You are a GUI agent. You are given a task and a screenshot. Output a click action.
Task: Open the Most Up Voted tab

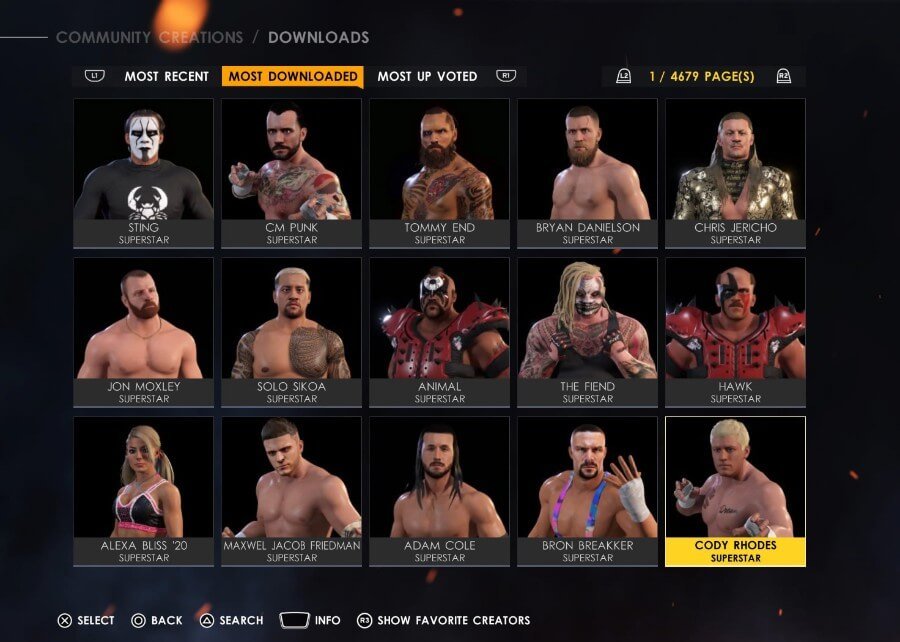pyautogui.click(x=427, y=76)
